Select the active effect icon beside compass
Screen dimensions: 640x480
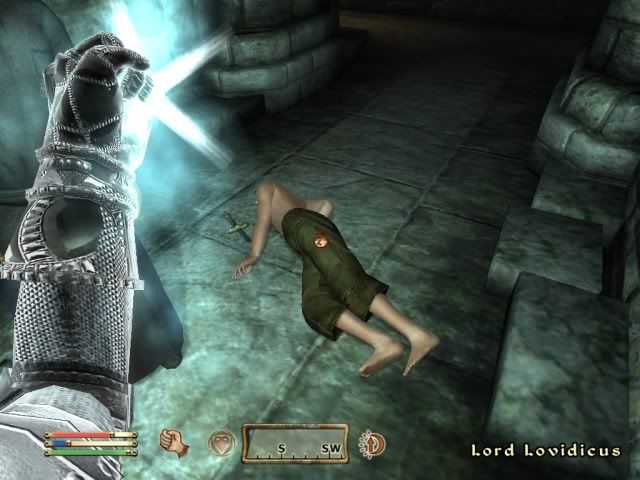pos(372,443)
